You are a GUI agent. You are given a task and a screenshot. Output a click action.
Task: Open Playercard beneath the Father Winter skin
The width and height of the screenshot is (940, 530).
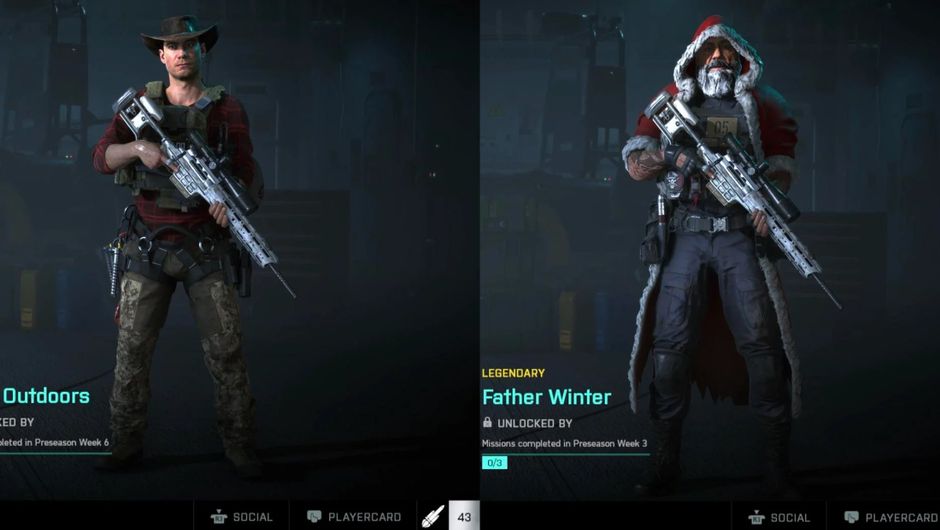890,517
